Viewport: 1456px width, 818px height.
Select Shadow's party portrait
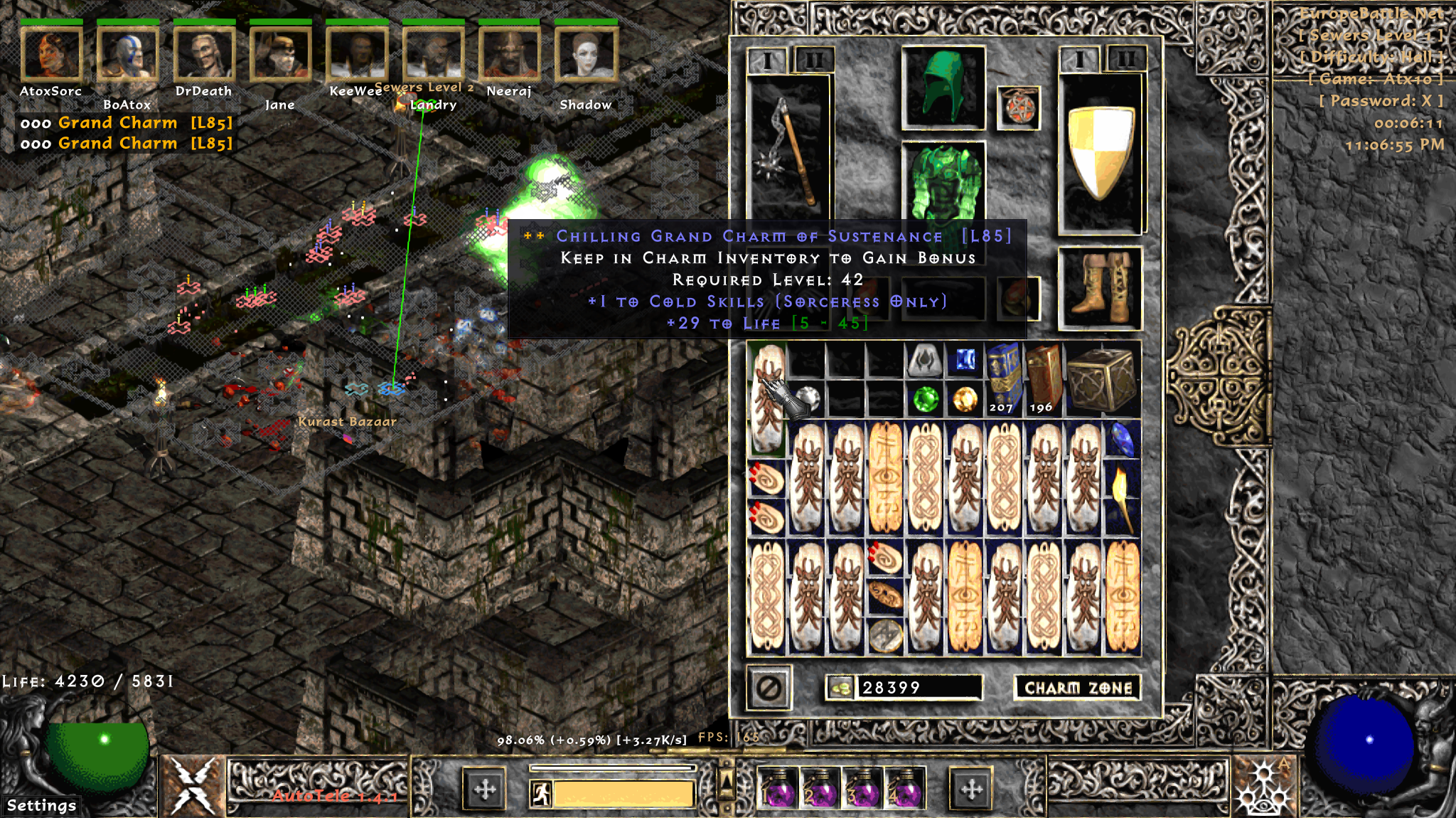coord(586,53)
